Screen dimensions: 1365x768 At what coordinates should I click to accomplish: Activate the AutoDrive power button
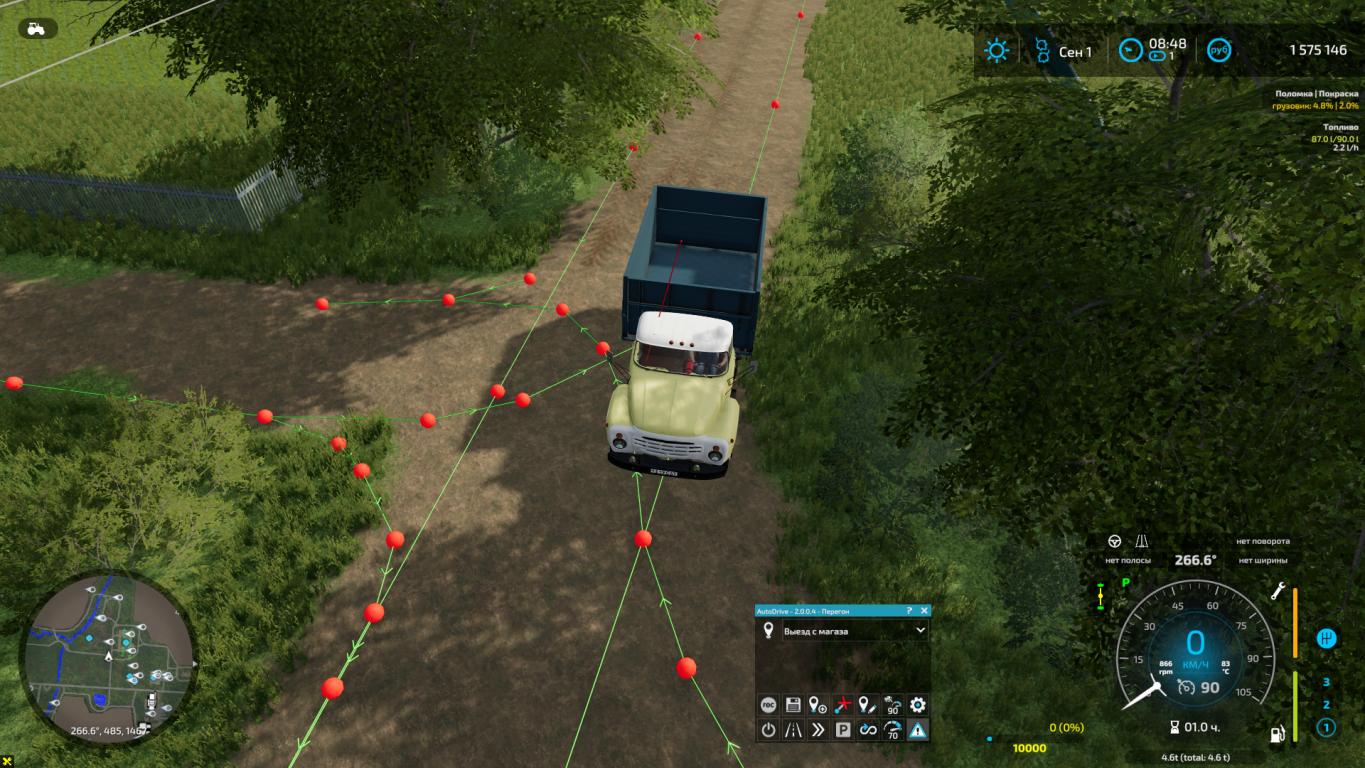[x=768, y=730]
